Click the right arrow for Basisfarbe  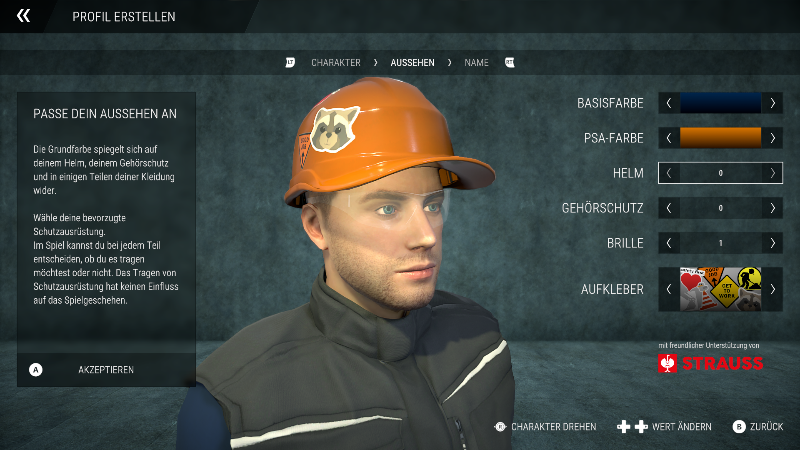tap(772, 103)
